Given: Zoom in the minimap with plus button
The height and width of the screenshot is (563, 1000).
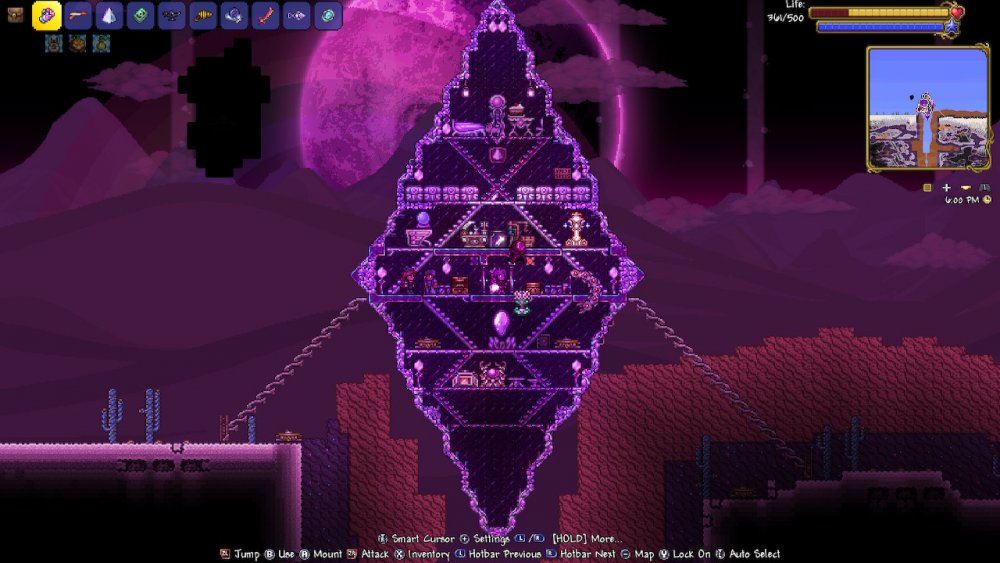Looking at the screenshot, I should pos(946,187).
